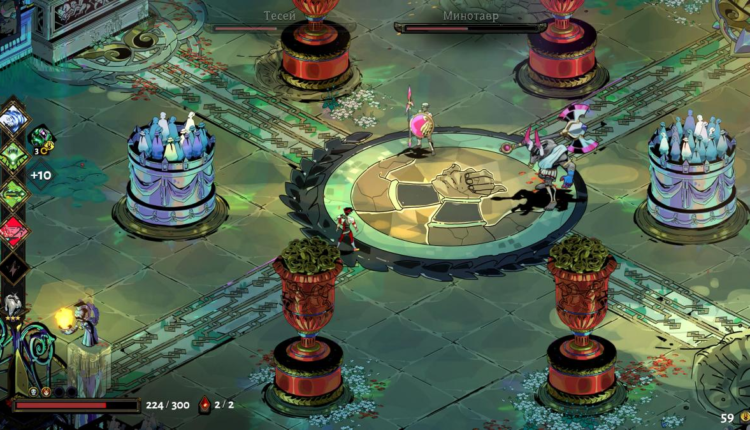Click the green skull icon with number 3
Viewport: 750px width, 430px height.
tap(41, 138)
